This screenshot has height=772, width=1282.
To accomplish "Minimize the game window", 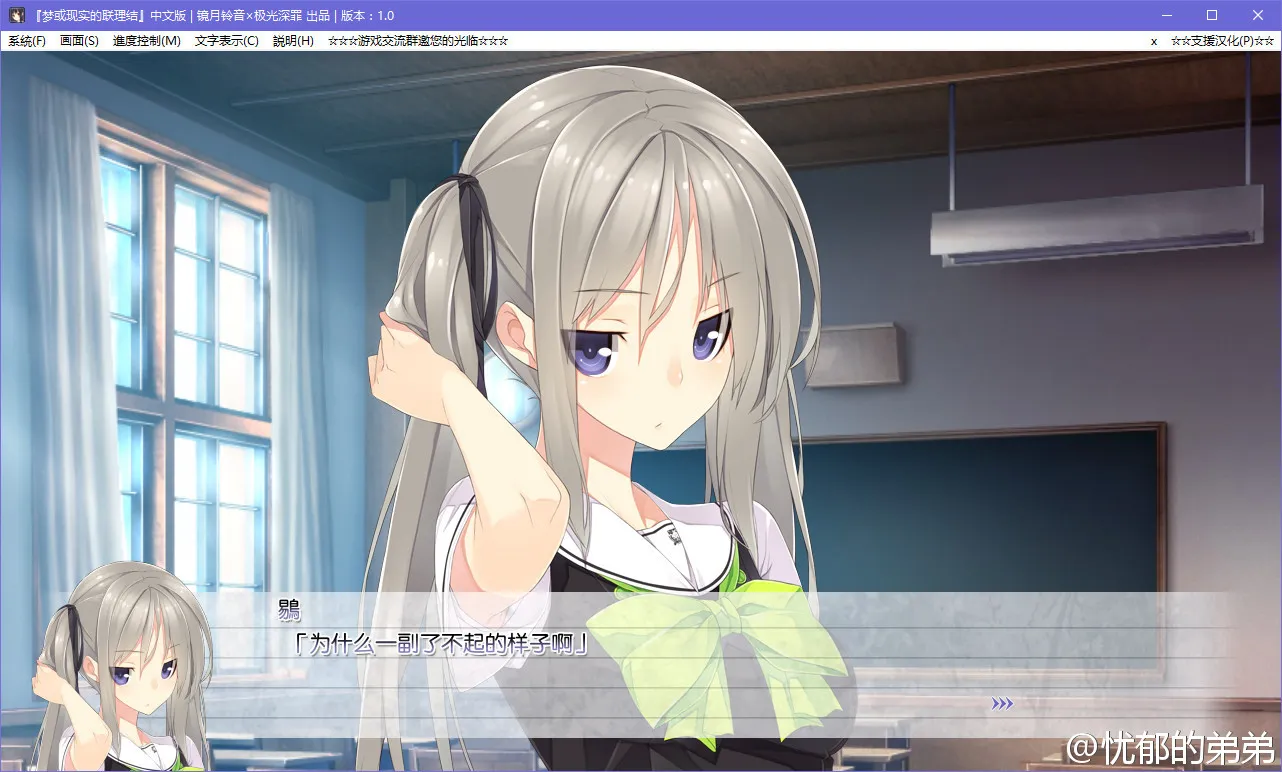I will (1166, 15).
